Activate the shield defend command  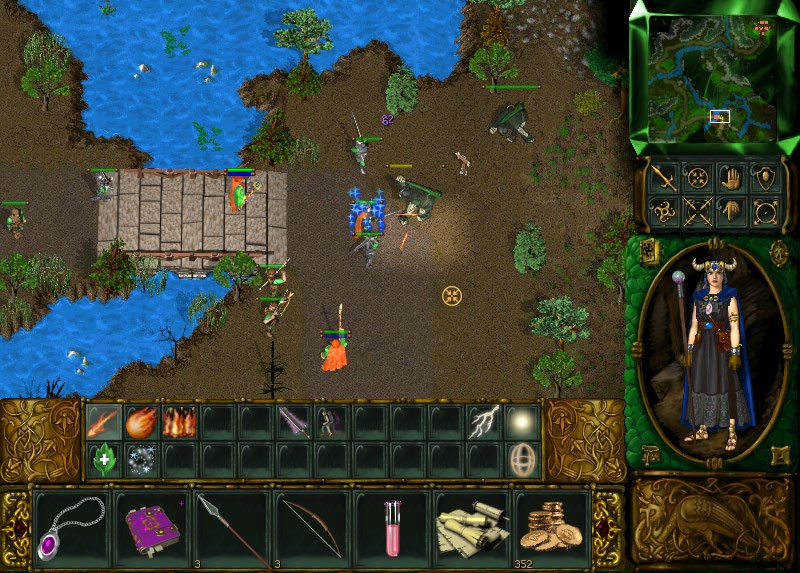point(765,178)
